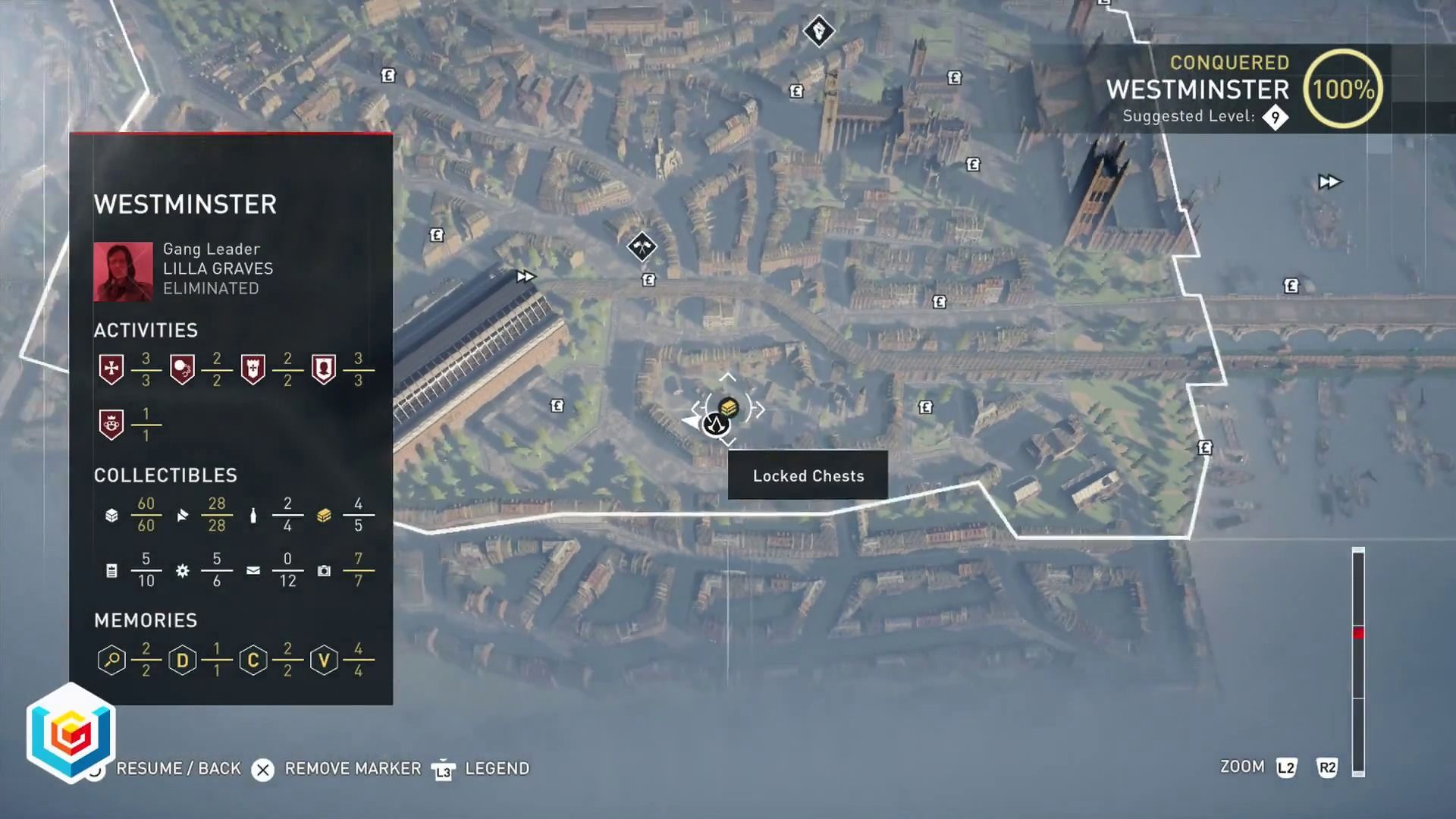Select the diamond marker at the map's top edge
This screenshot has width=1456, height=819.
tap(818, 31)
